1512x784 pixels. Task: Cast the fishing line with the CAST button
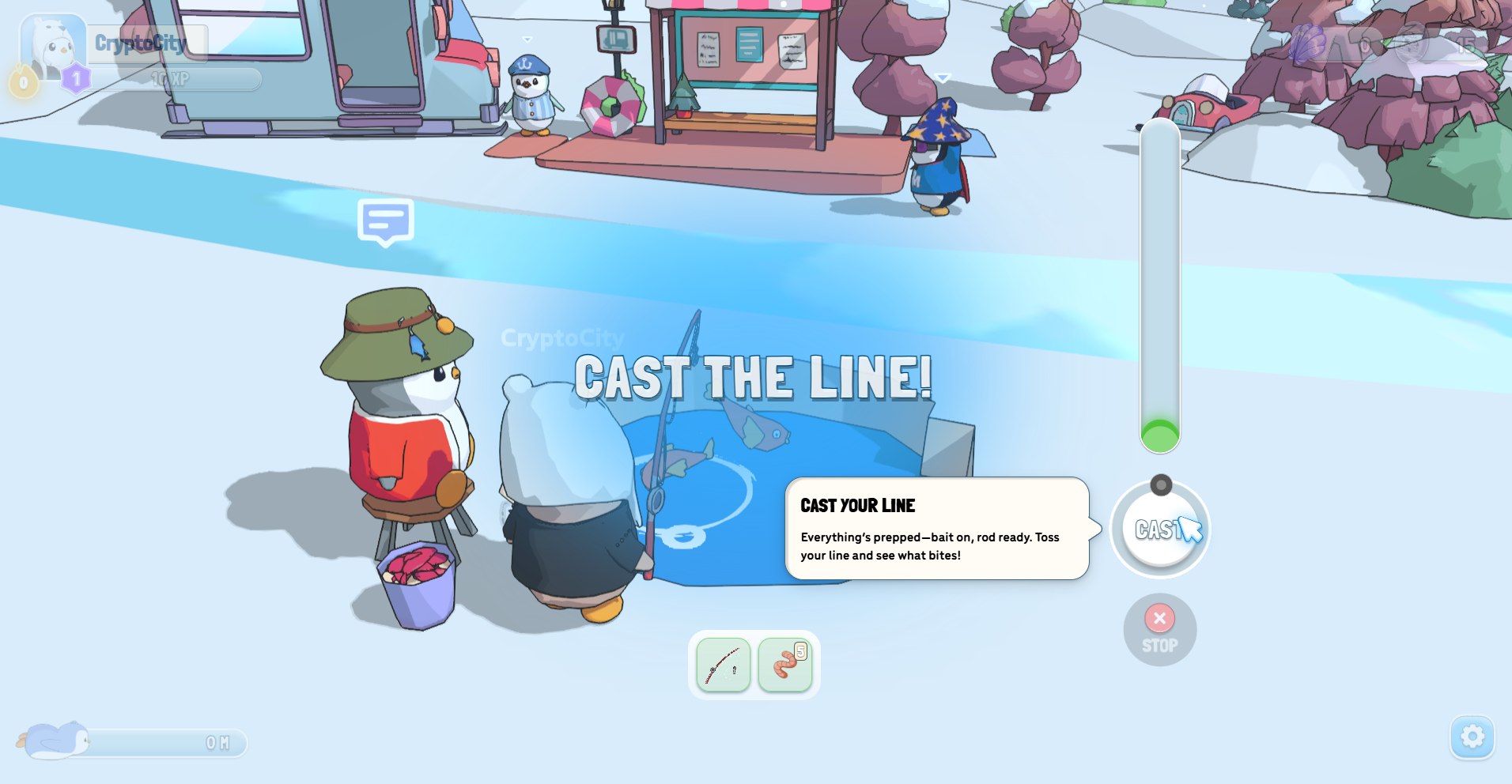tap(1159, 530)
